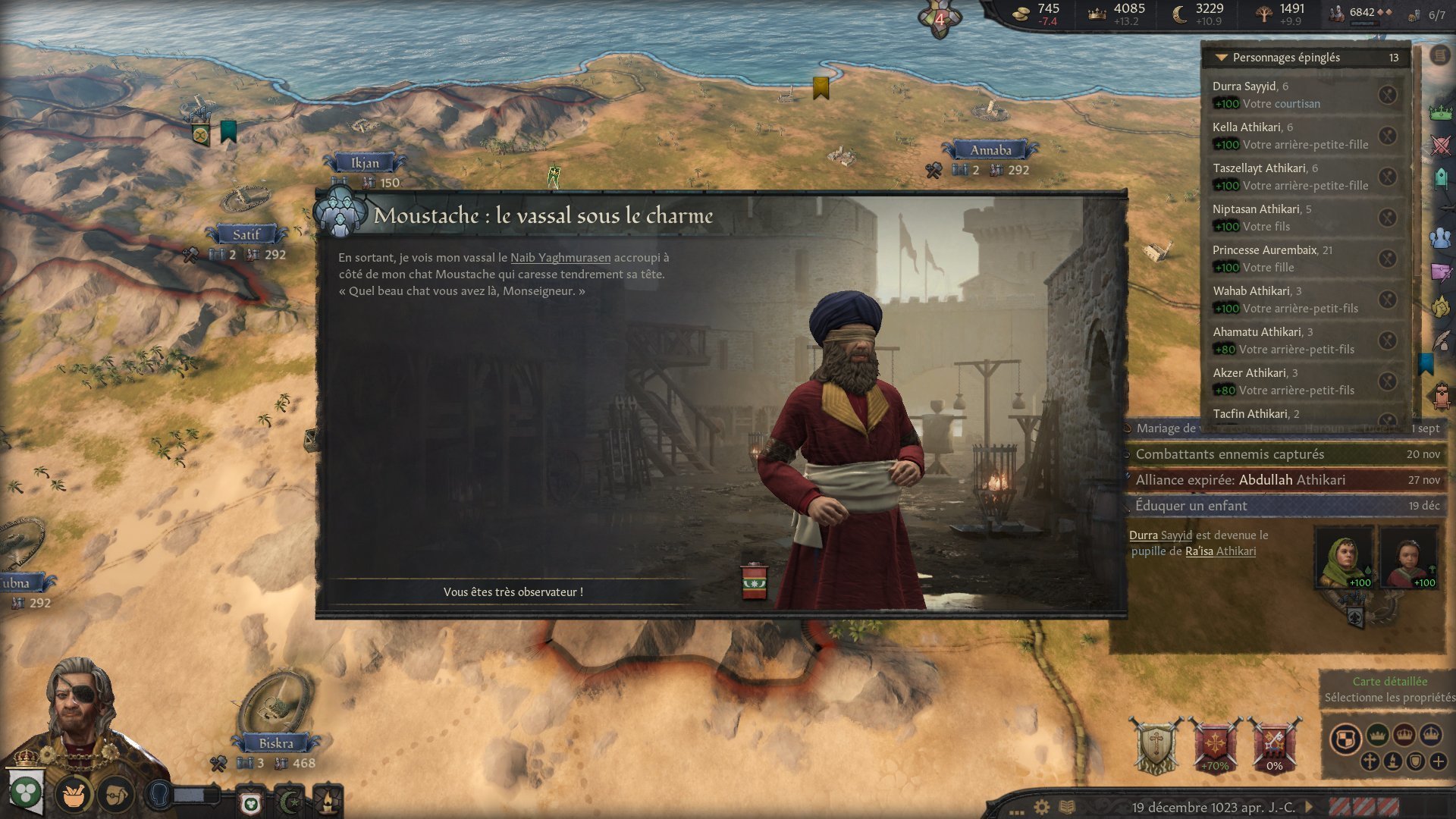Select the green crown map mode
The height and width of the screenshot is (819, 1456).
[x=1377, y=735]
